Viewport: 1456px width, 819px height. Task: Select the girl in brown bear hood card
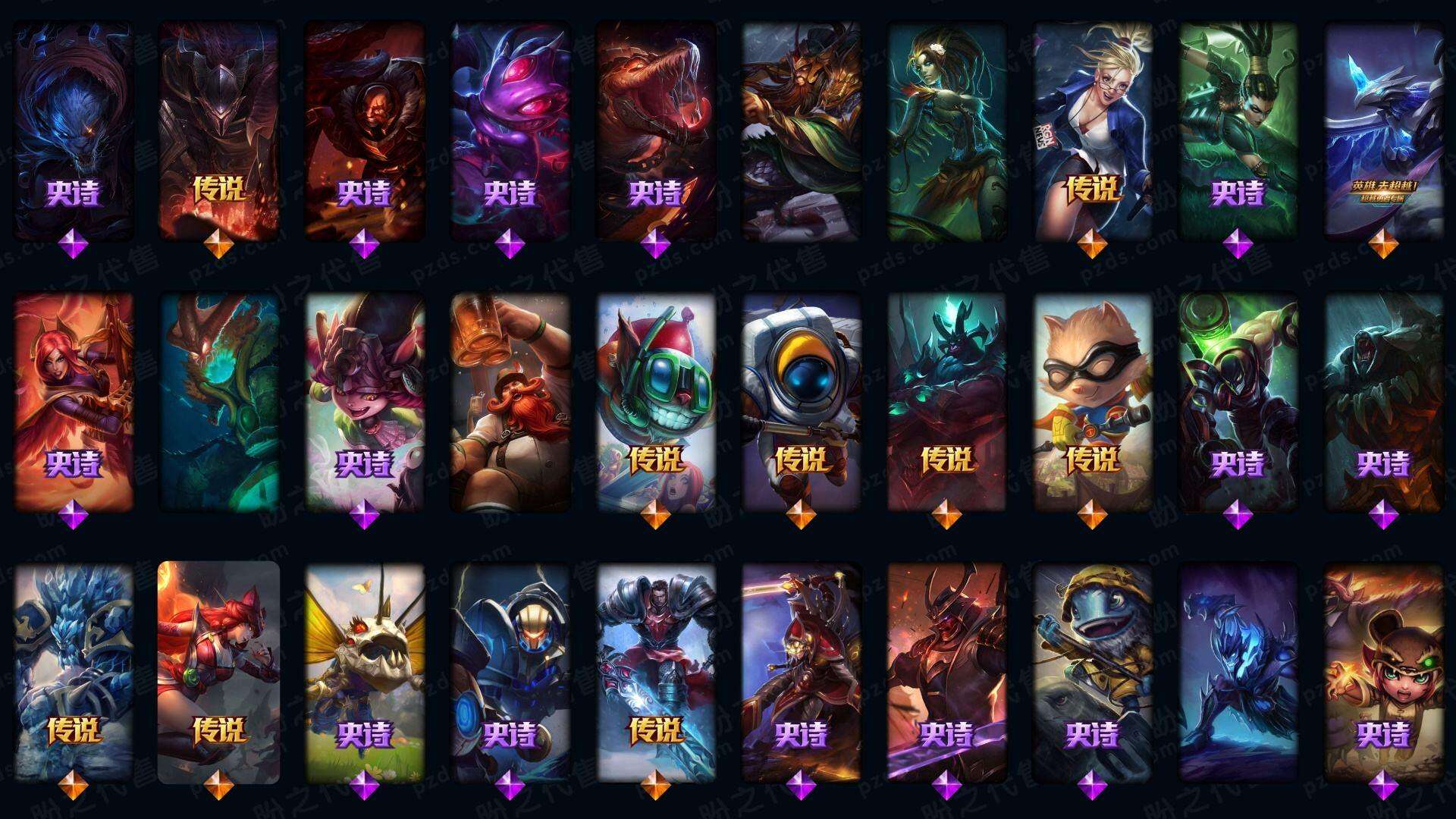point(1383,671)
